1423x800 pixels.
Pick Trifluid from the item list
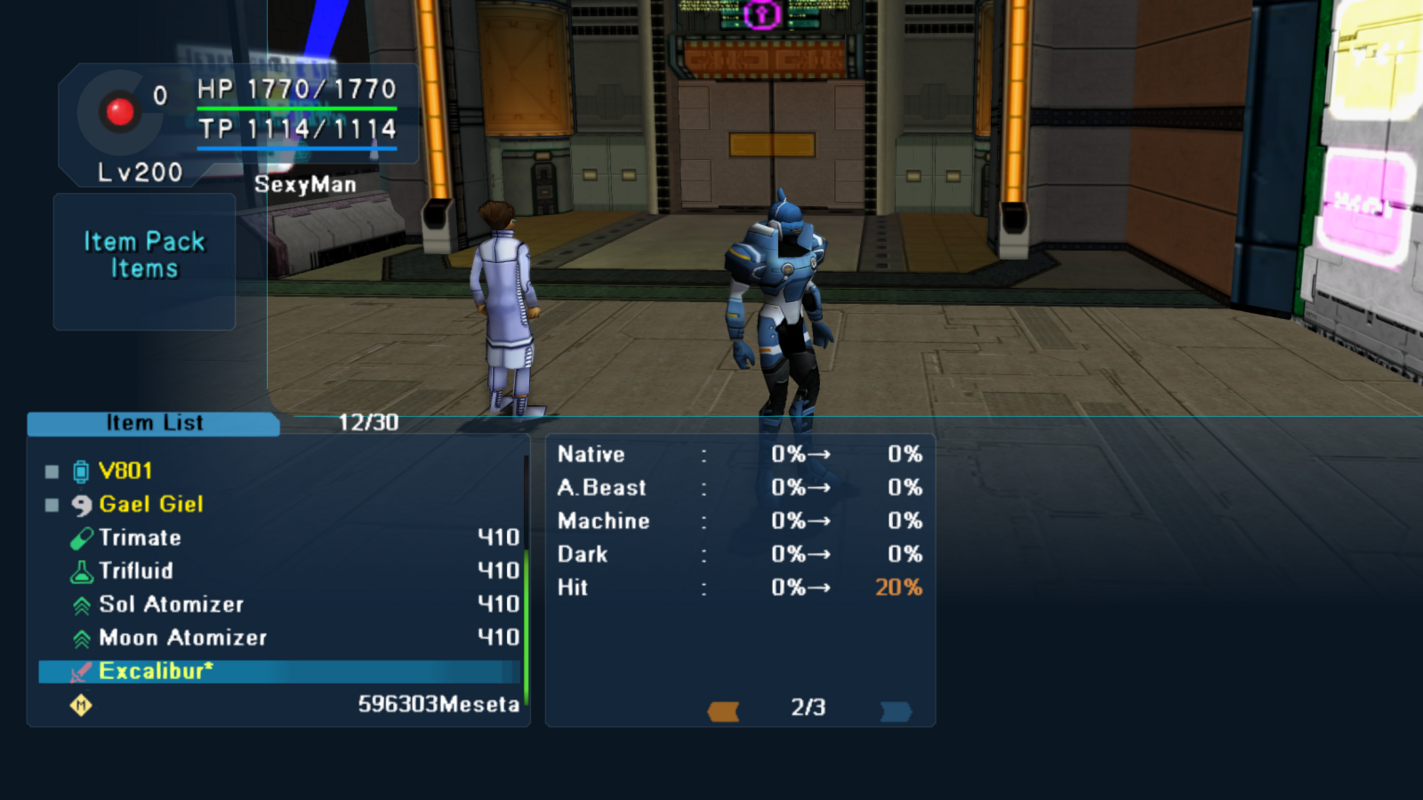[136, 571]
